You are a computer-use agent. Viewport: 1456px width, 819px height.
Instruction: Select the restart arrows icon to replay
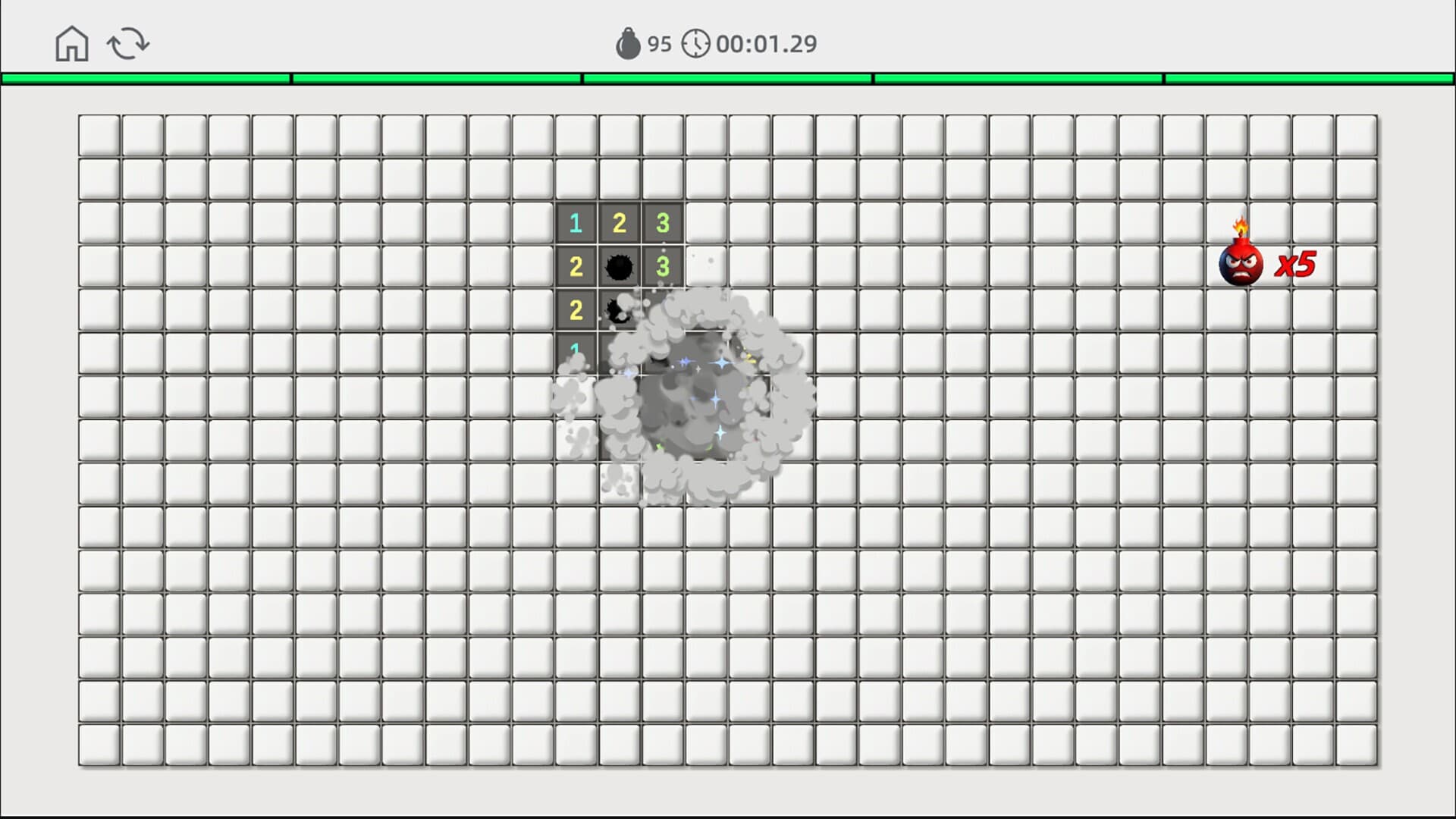pos(127,43)
